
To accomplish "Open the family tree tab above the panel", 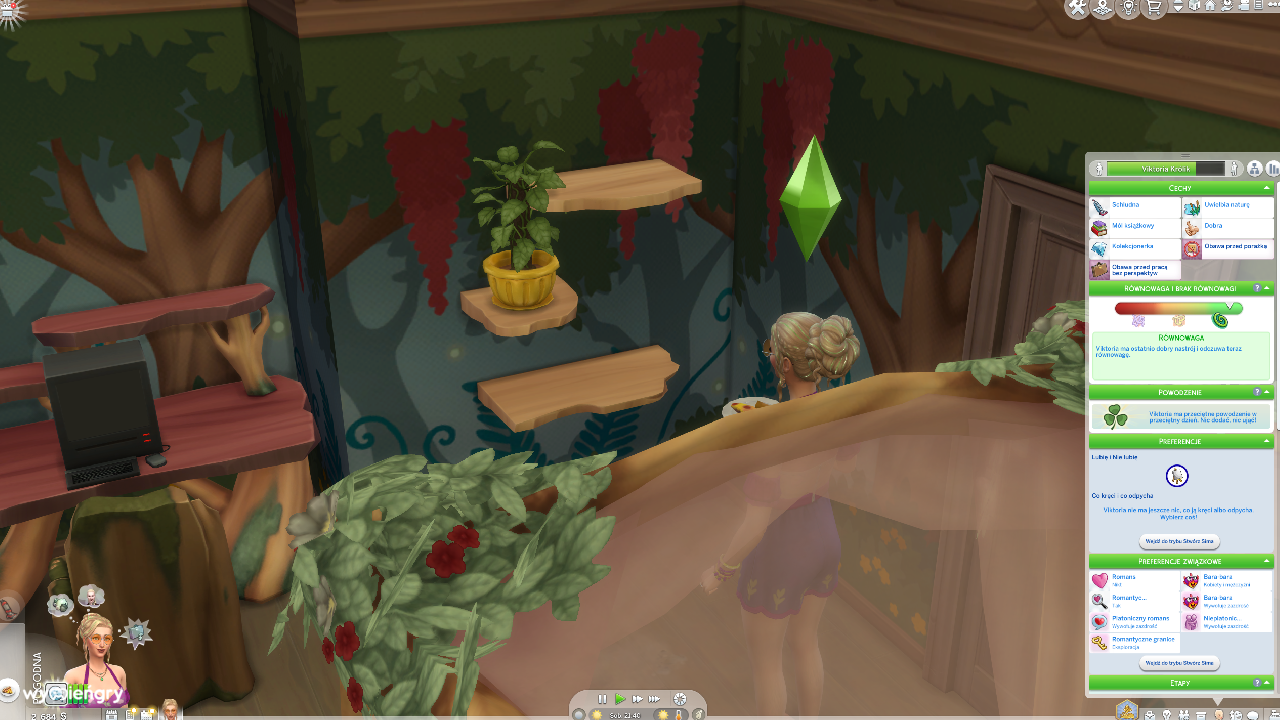I will click(1254, 169).
